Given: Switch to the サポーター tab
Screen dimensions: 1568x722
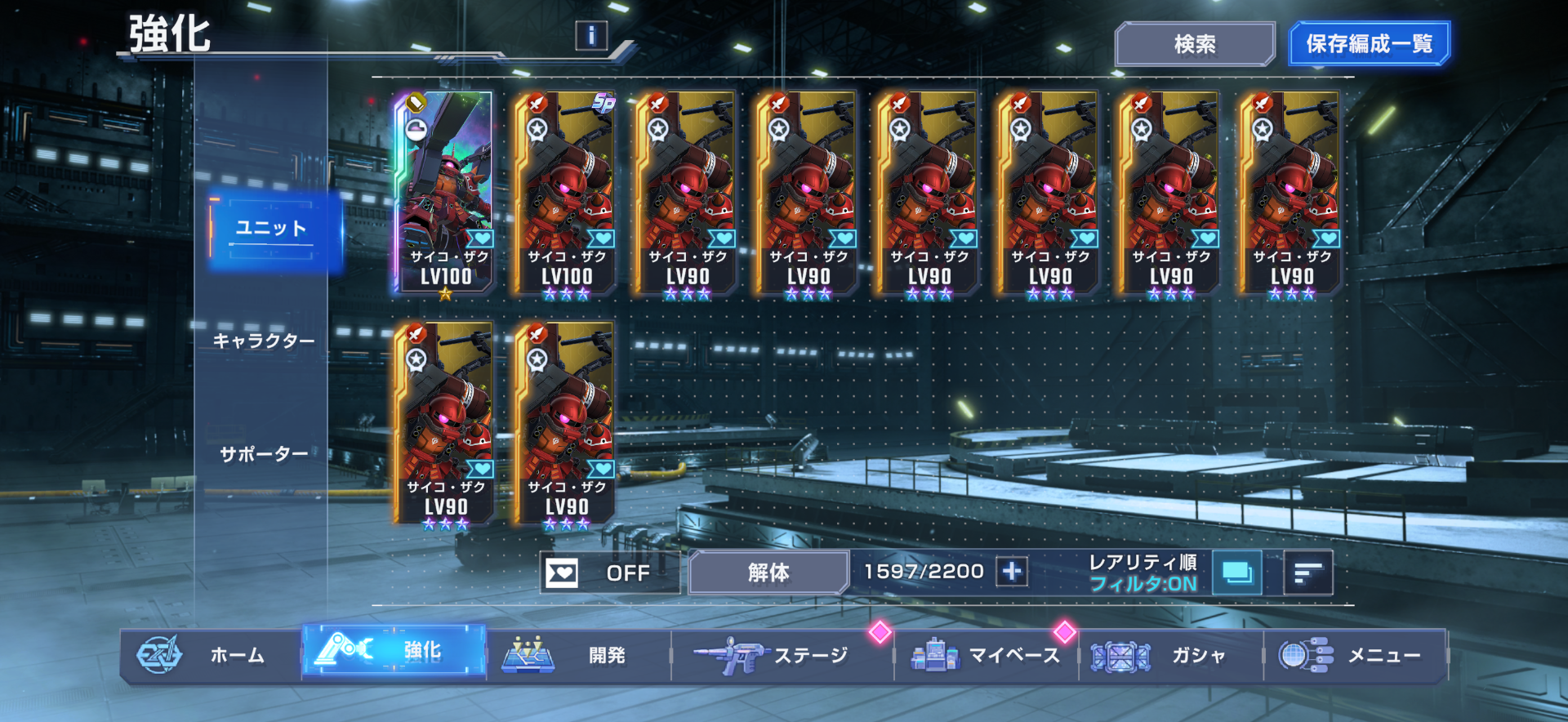Looking at the screenshot, I should pyautogui.click(x=264, y=454).
